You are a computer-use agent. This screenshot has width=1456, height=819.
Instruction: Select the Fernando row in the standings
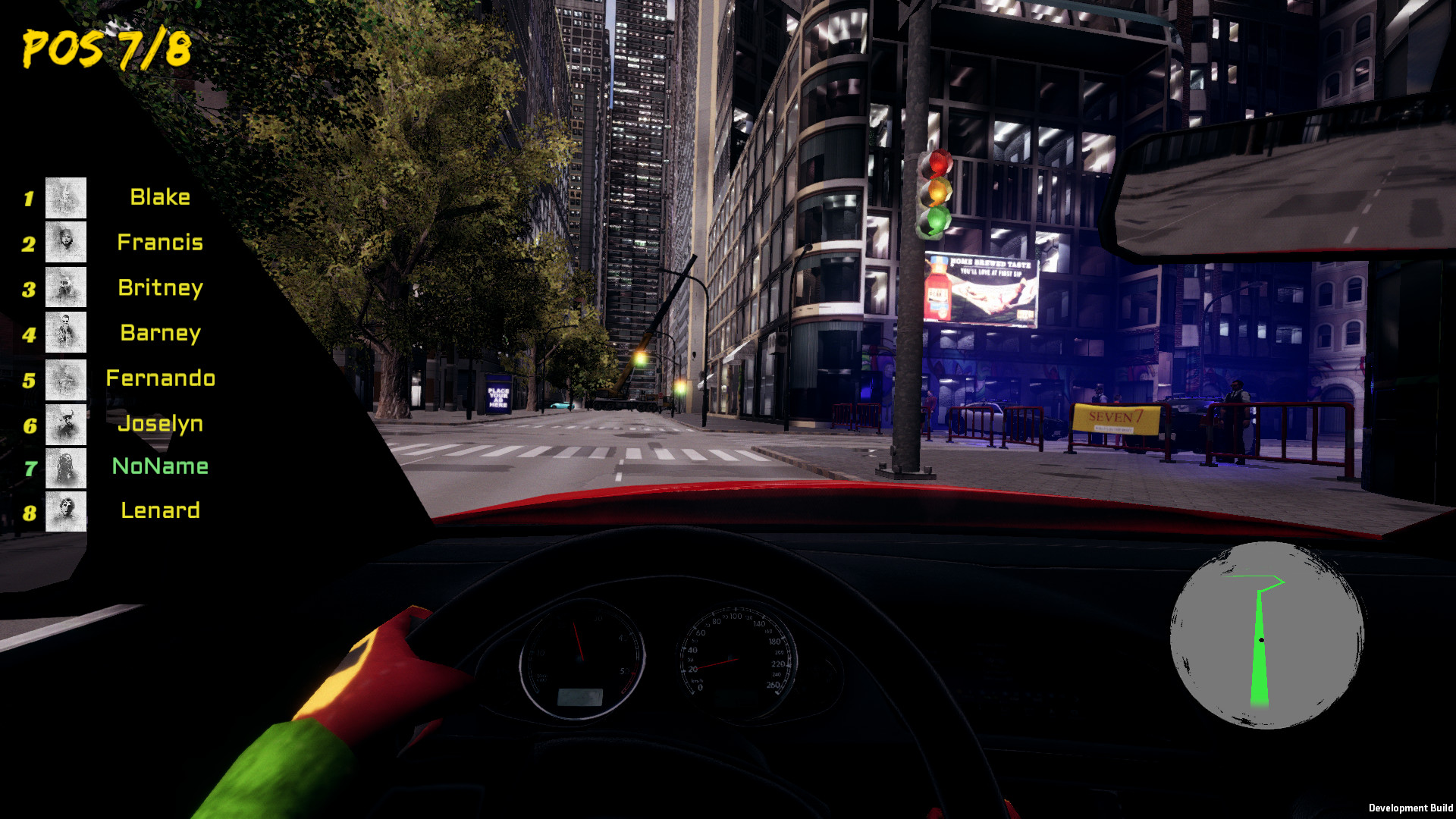point(160,378)
